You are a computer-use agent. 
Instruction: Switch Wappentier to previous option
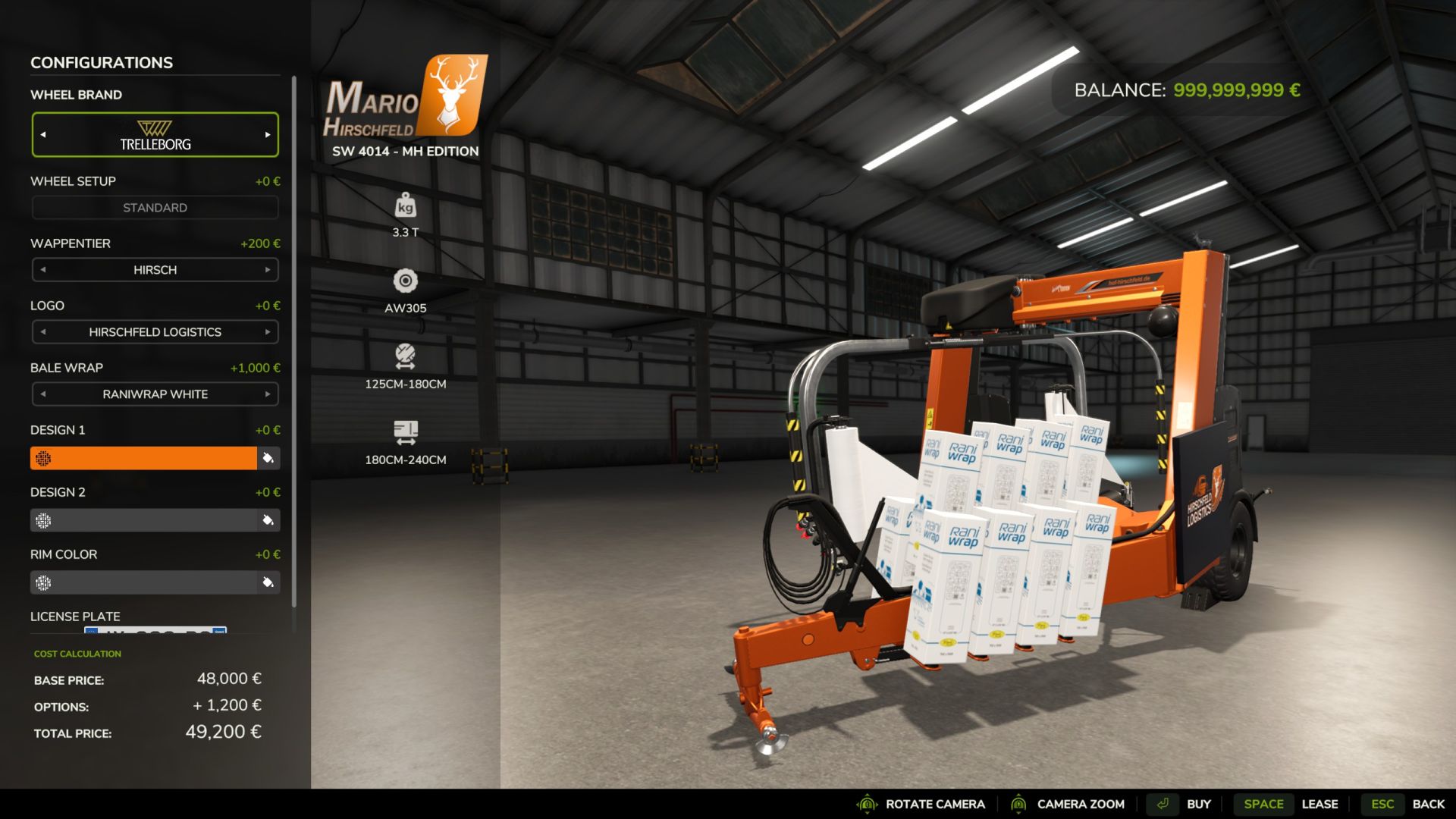click(43, 270)
